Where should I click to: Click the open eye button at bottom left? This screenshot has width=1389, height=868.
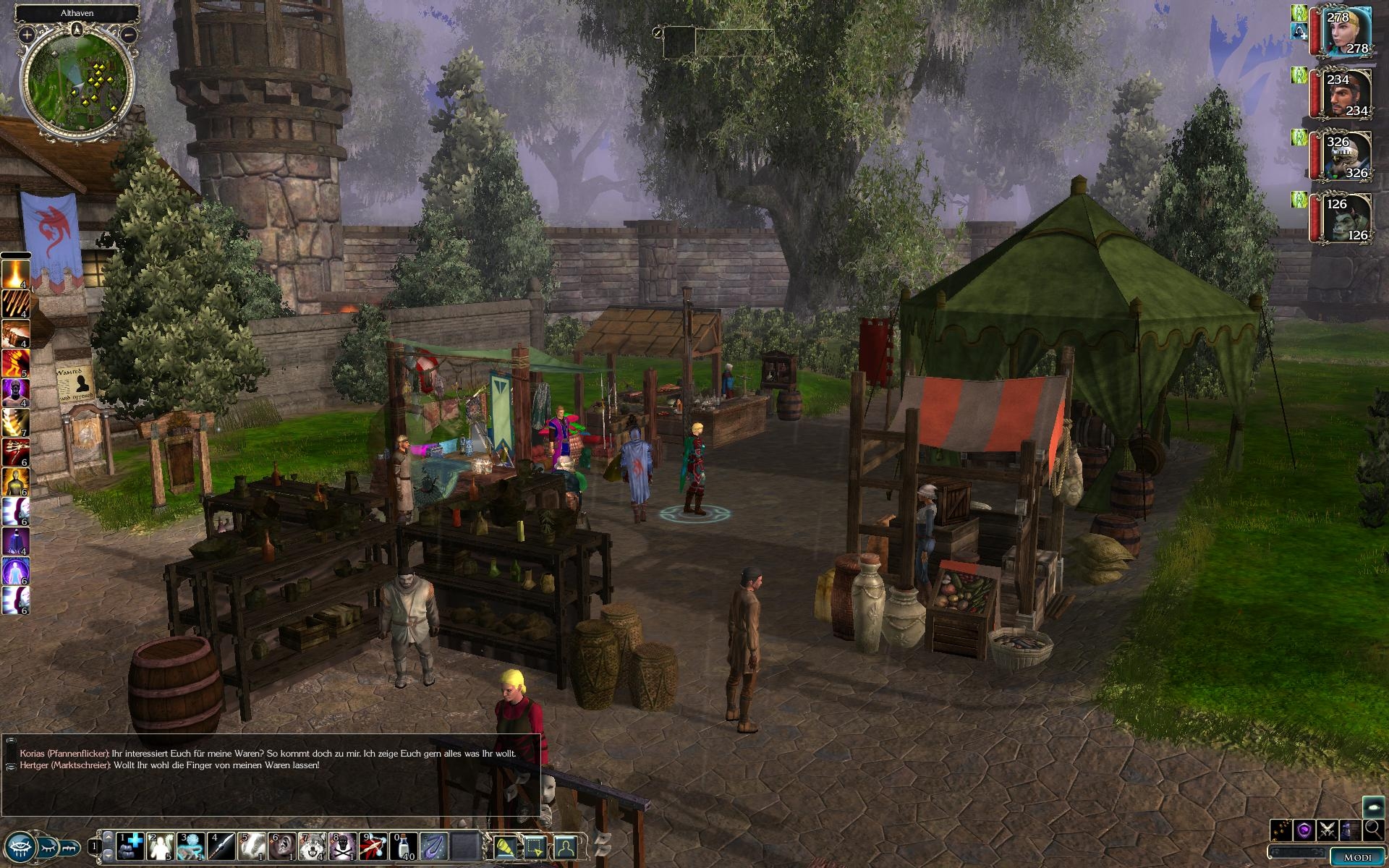pos(20,845)
